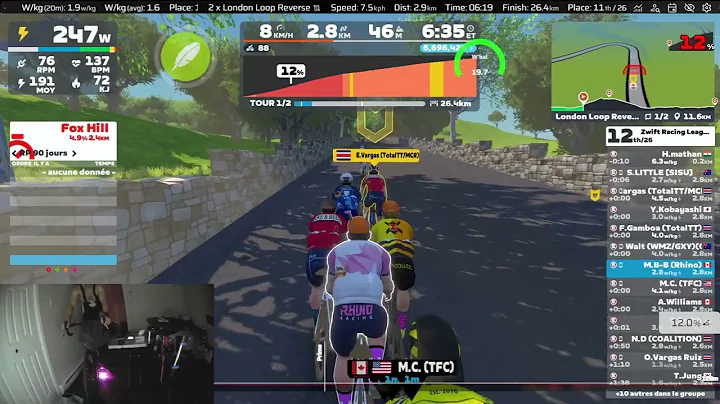Select M.C. (TFC) in the rider list
Viewport: 720px width, 404px height.
[x=662, y=287]
